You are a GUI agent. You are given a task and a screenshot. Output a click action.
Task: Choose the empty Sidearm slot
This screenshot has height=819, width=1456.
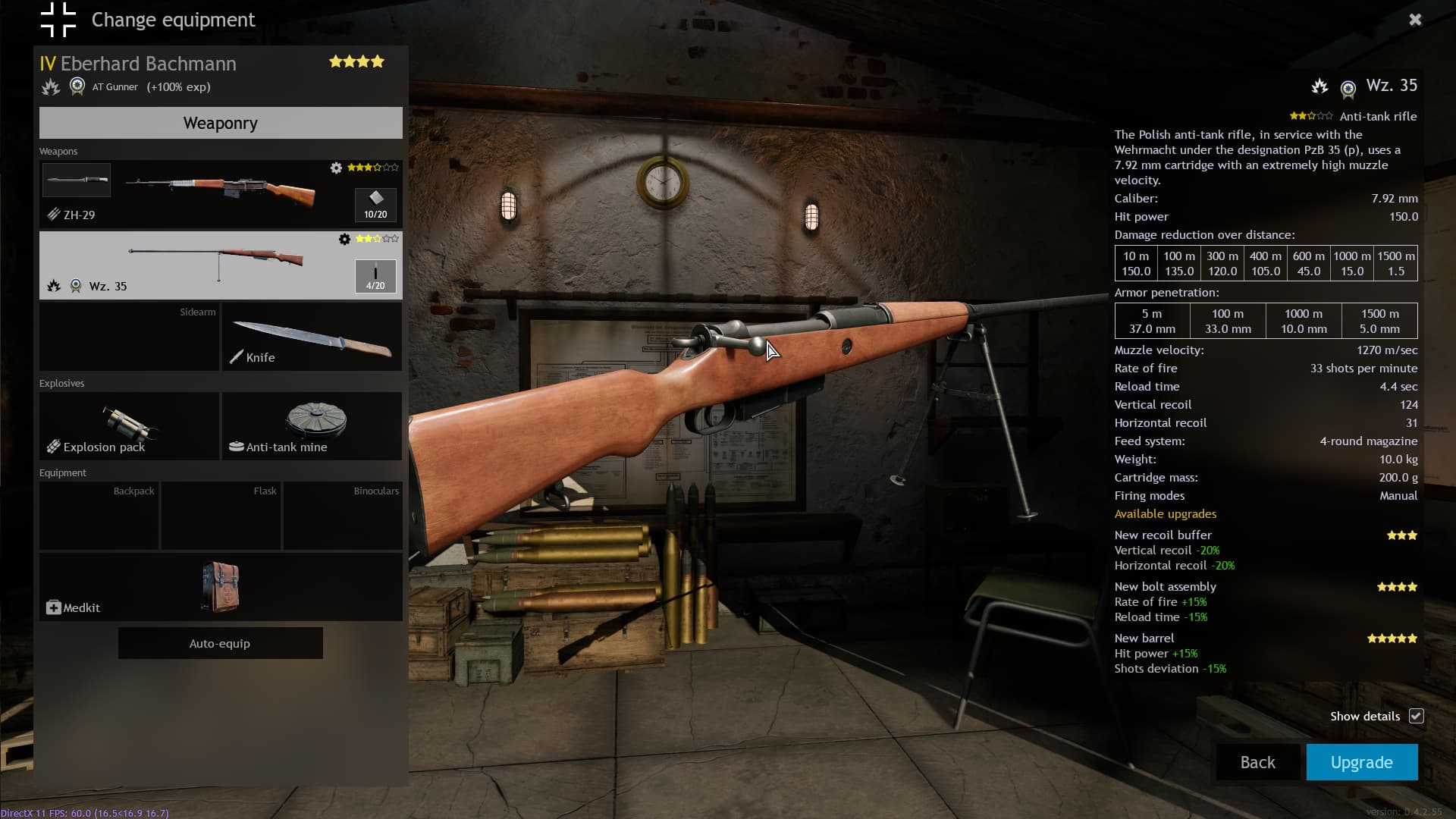click(x=129, y=337)
